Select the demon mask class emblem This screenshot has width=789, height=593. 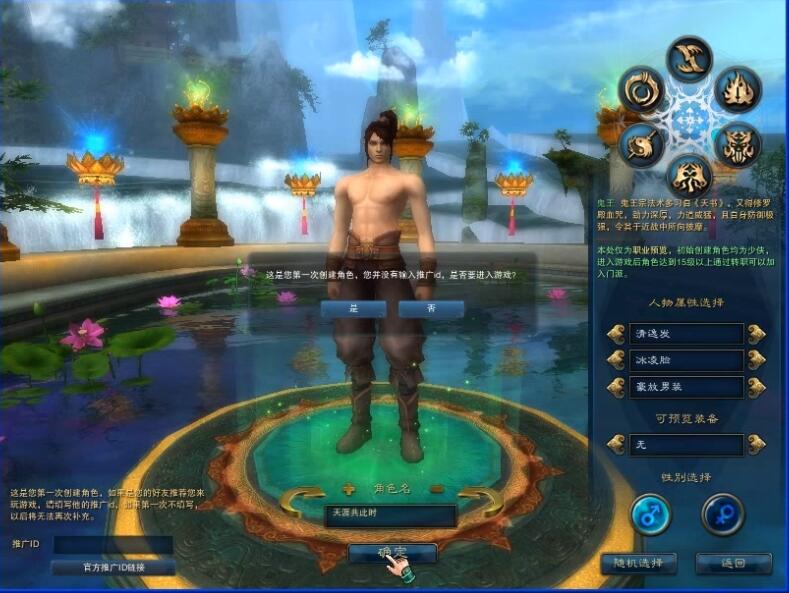737,146
